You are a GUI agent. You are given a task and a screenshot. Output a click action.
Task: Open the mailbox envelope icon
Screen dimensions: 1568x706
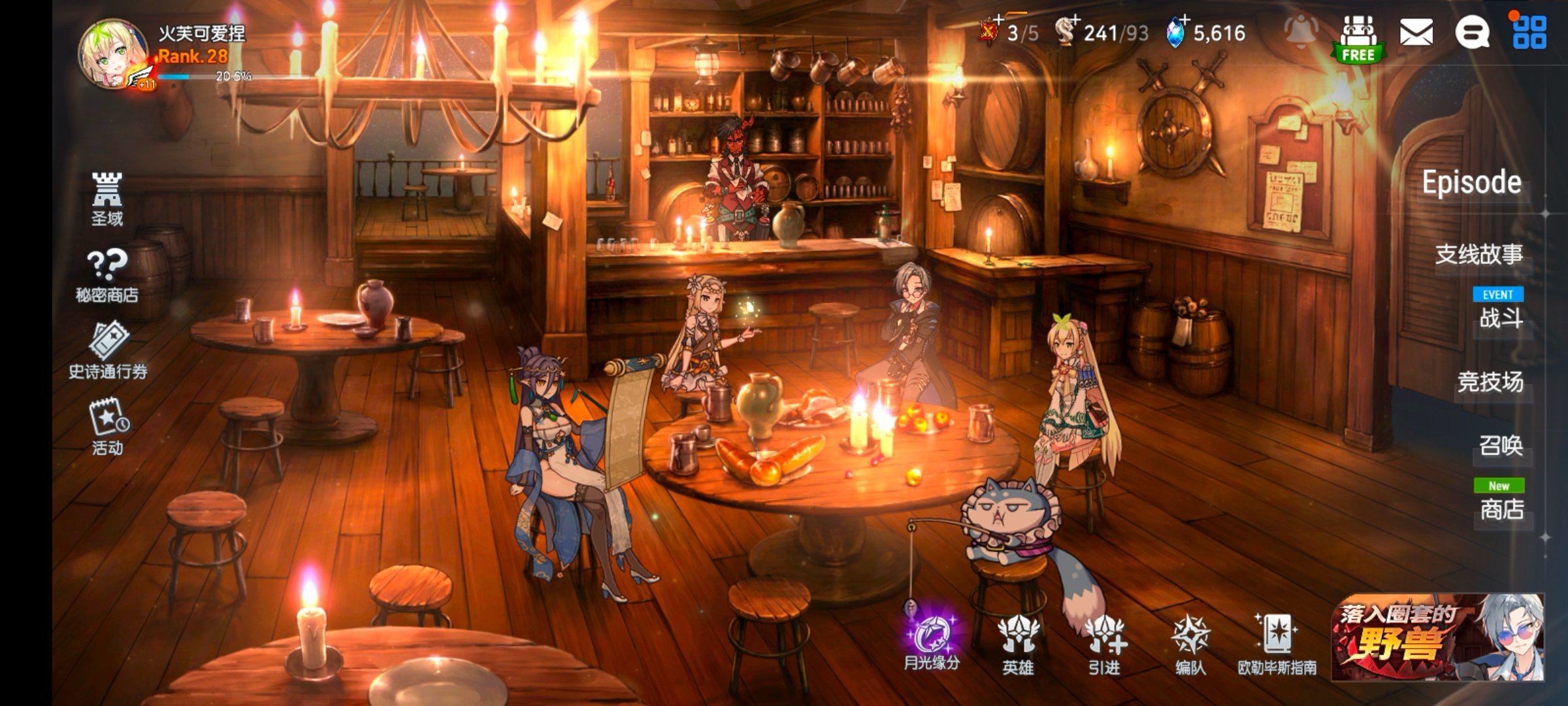[1416, 33]
